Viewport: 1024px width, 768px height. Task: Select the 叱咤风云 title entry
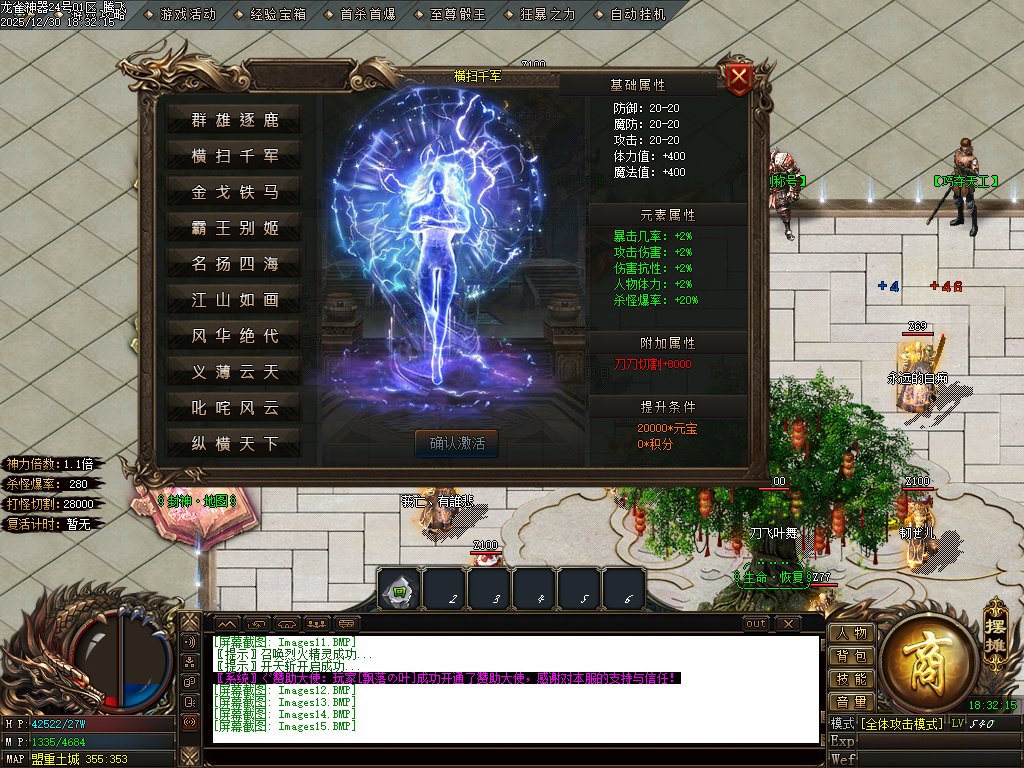(x=235, y=408)
